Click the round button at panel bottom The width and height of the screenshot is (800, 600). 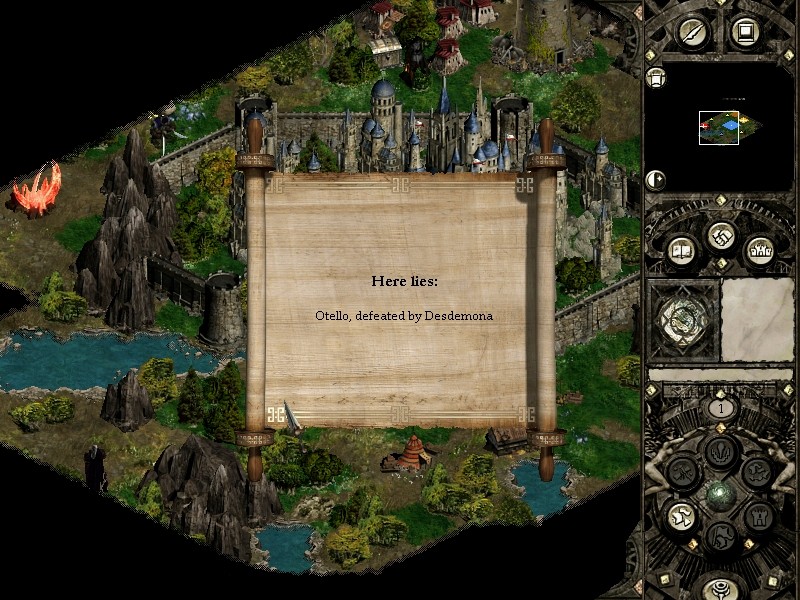point(720,590)
